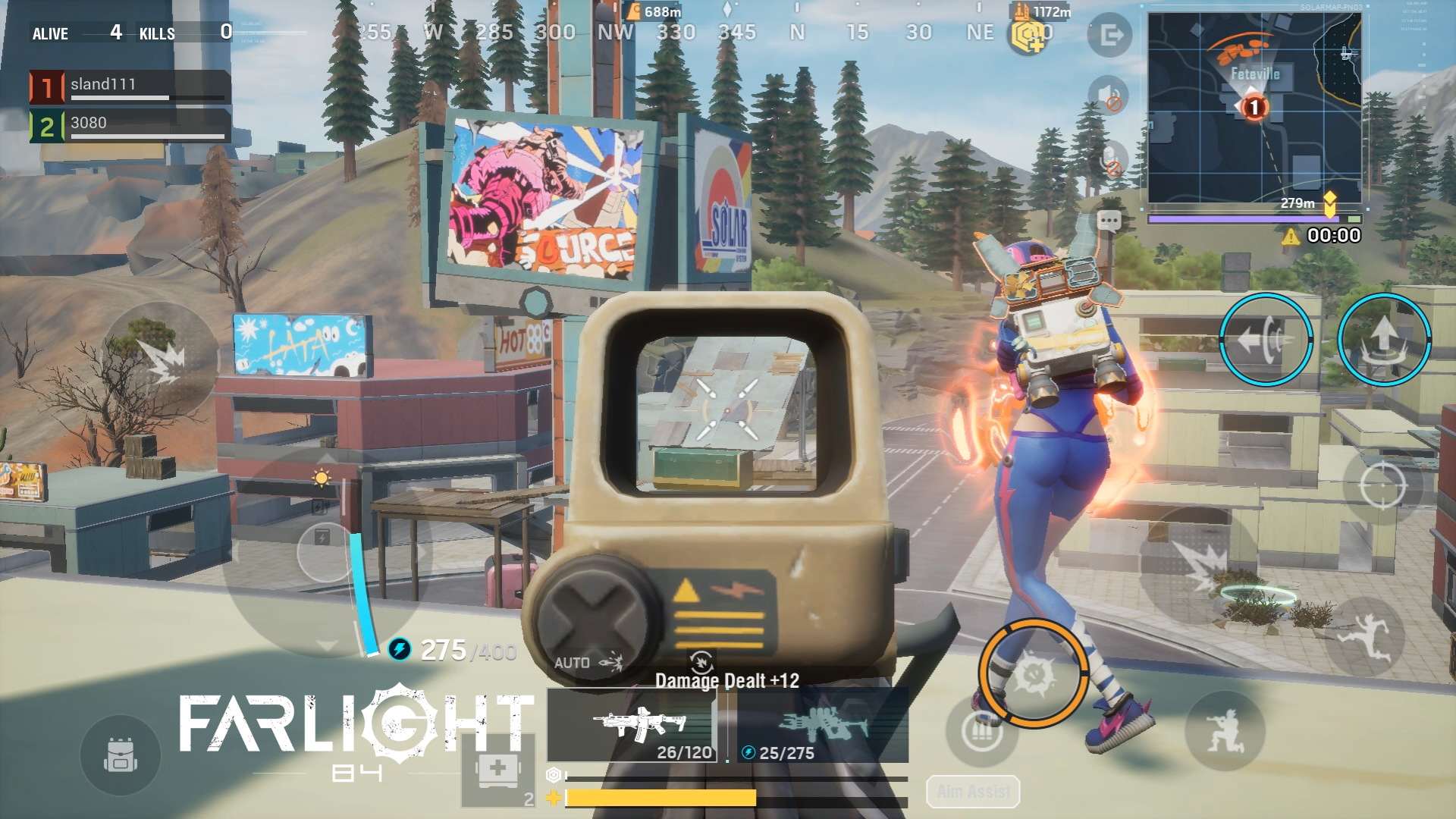Screen dimensions: 1456x819
Task: Activate the jetpack horizontal dash
Action: 1266,340
